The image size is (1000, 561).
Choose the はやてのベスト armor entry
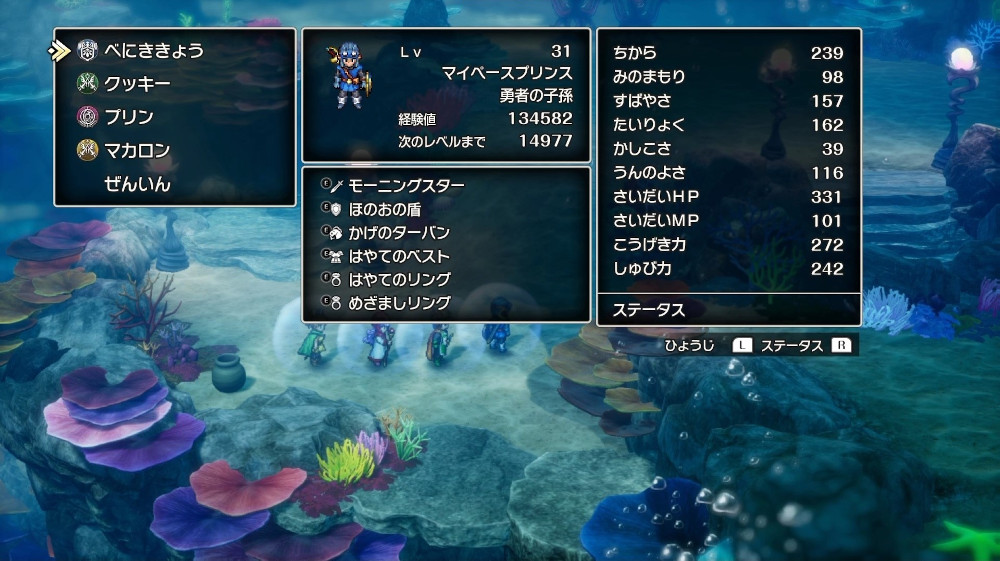pos(398,256)
